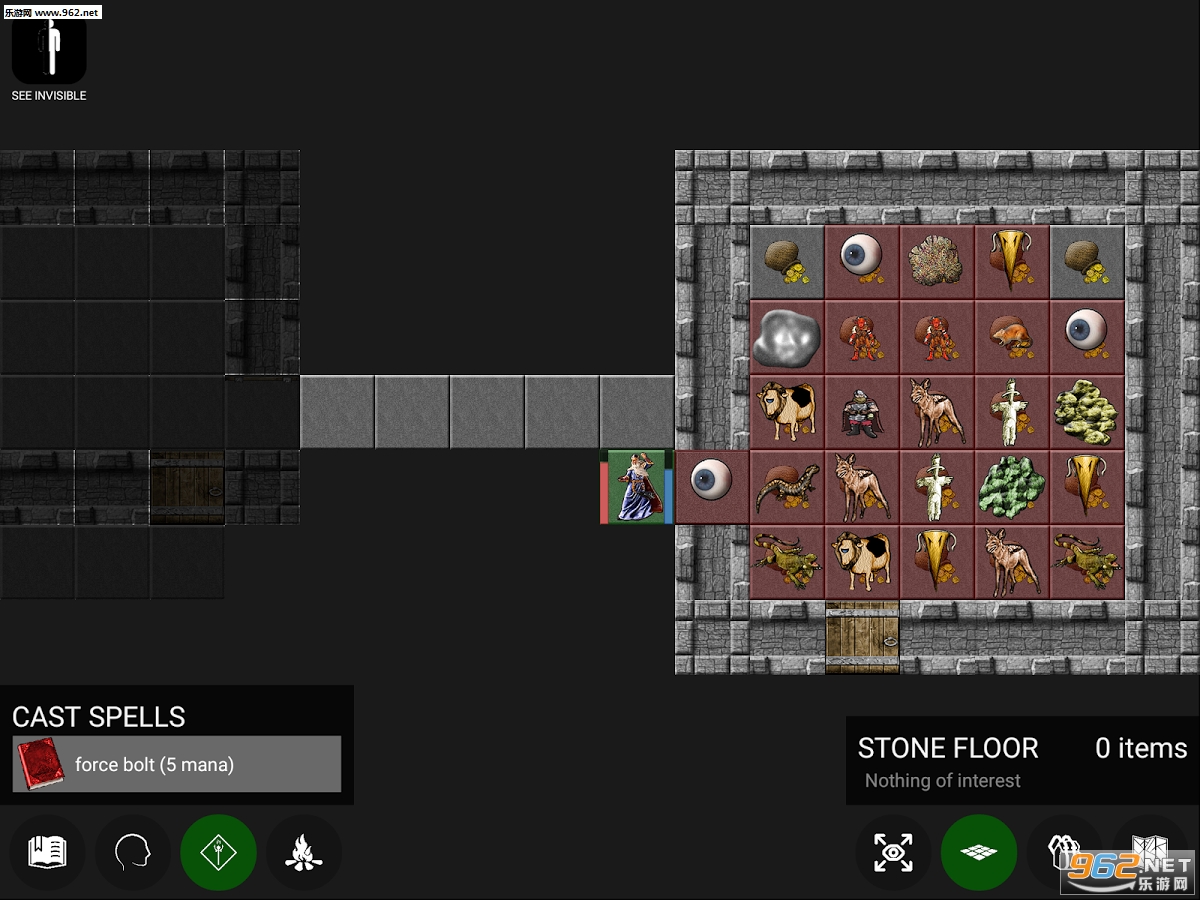Cast the force bolt spell
1200x900 pixels.
(x=177, y=765)
